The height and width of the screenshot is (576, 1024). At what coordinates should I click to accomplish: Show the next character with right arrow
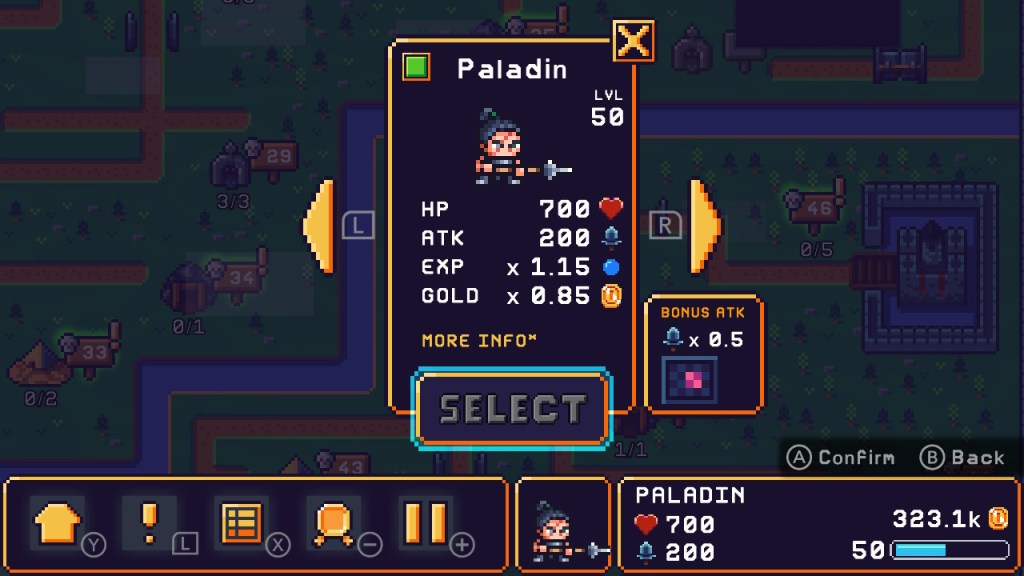[704, 226]
